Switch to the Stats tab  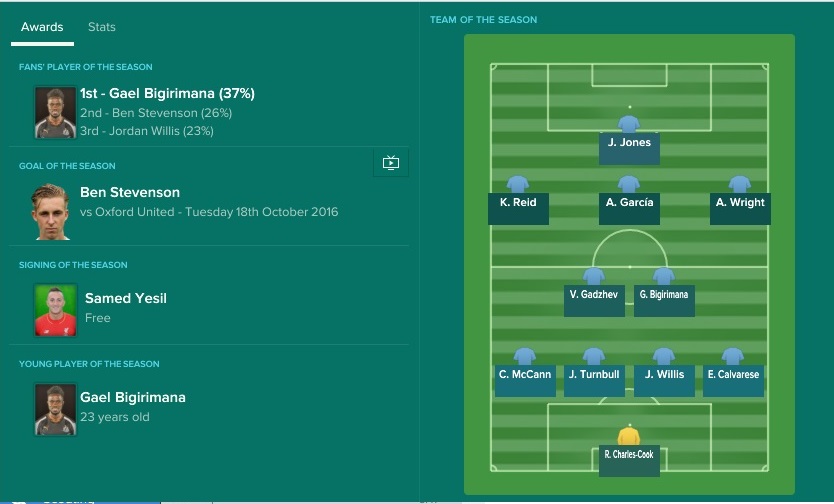pos(102,27)
